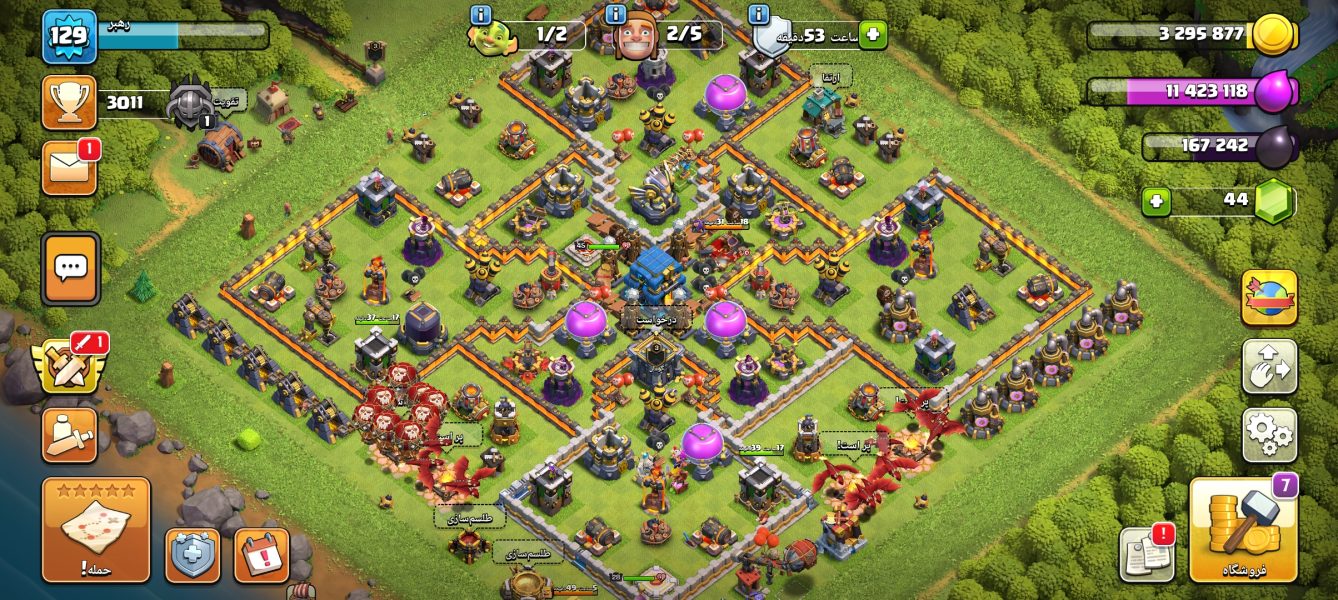Open the mail inbox envelope
Screen dimensions: 1338x600
coord(69,168)
